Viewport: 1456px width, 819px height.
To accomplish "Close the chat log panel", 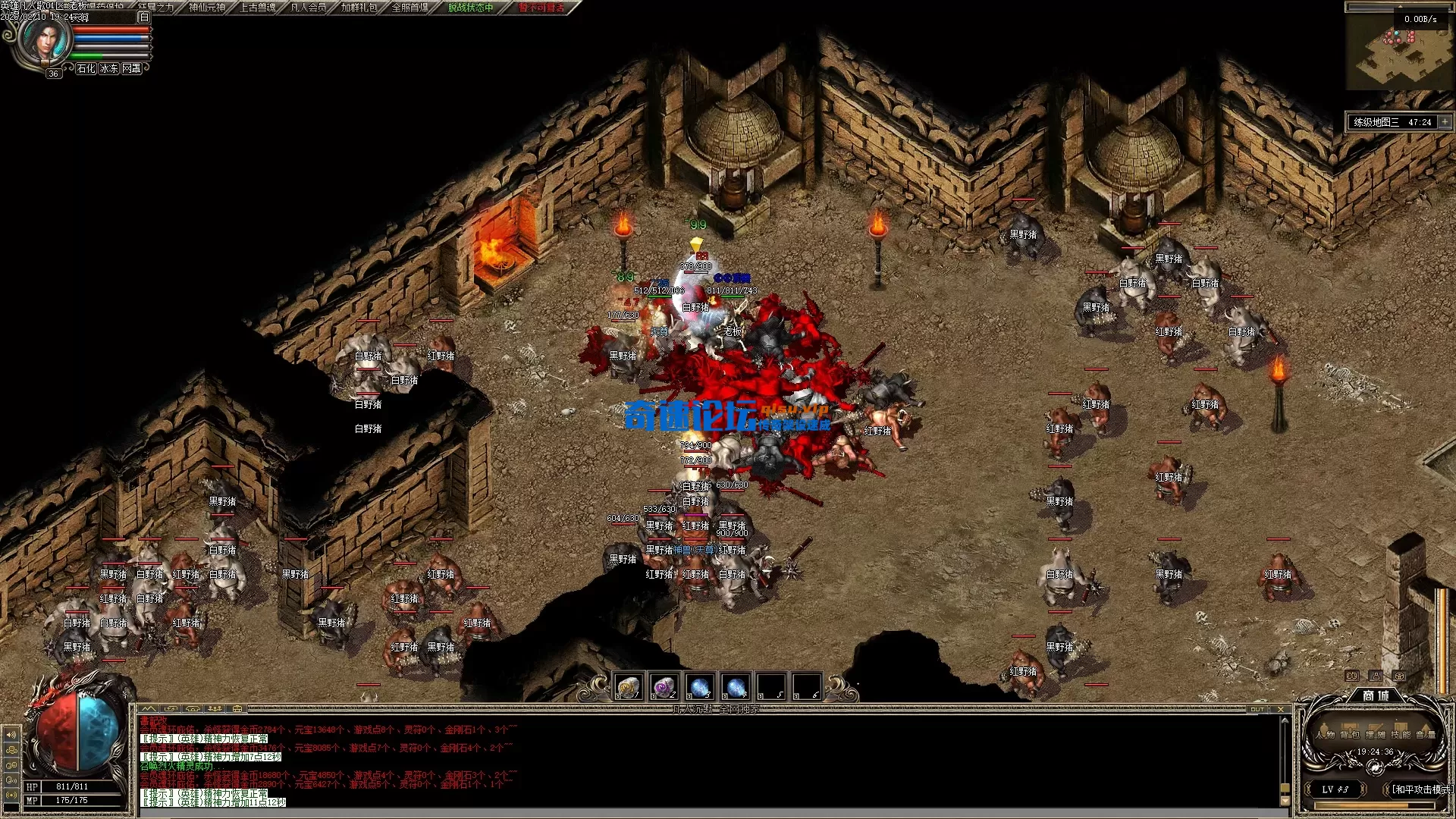I will 1281,710.
